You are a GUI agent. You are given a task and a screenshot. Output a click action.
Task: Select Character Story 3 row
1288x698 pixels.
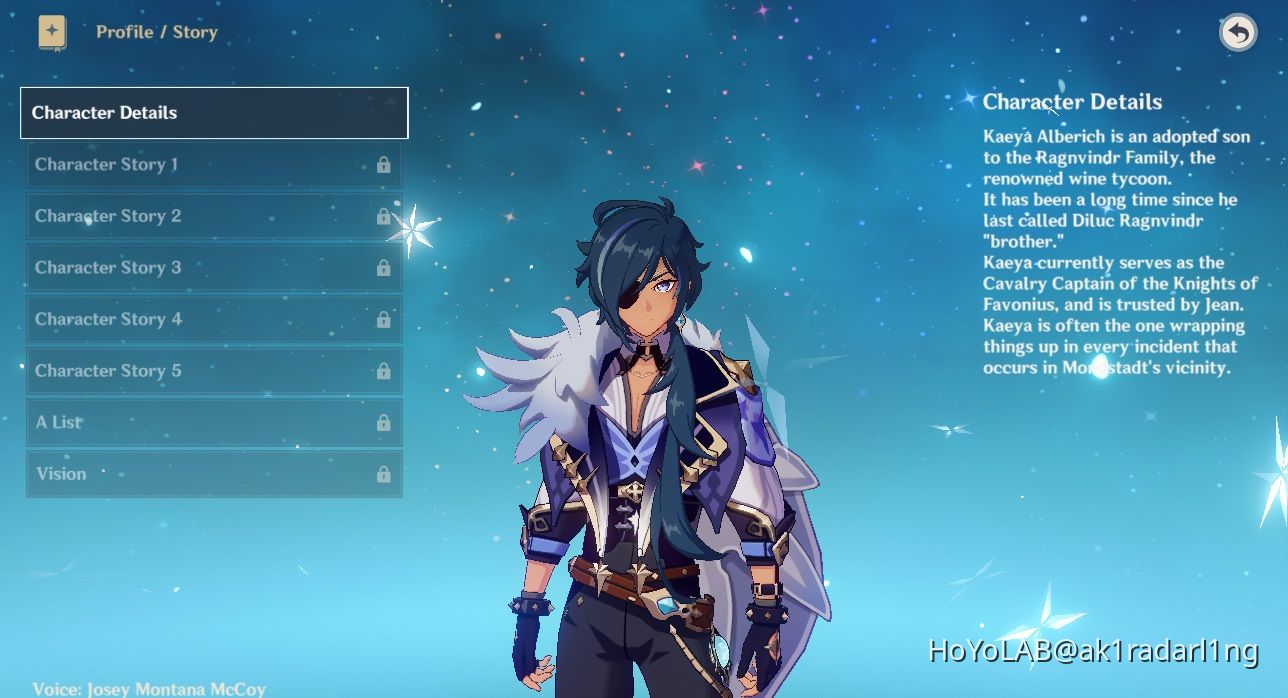[214, 267]
